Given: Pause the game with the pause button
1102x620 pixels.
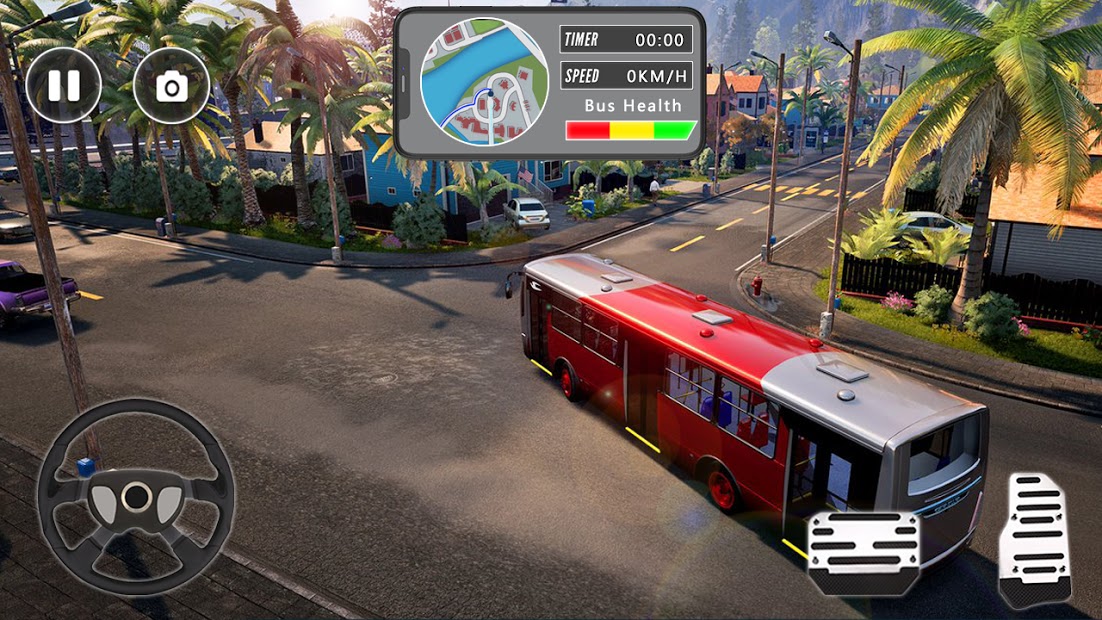Looking at the screenshot, I should [x=63, y=86].
